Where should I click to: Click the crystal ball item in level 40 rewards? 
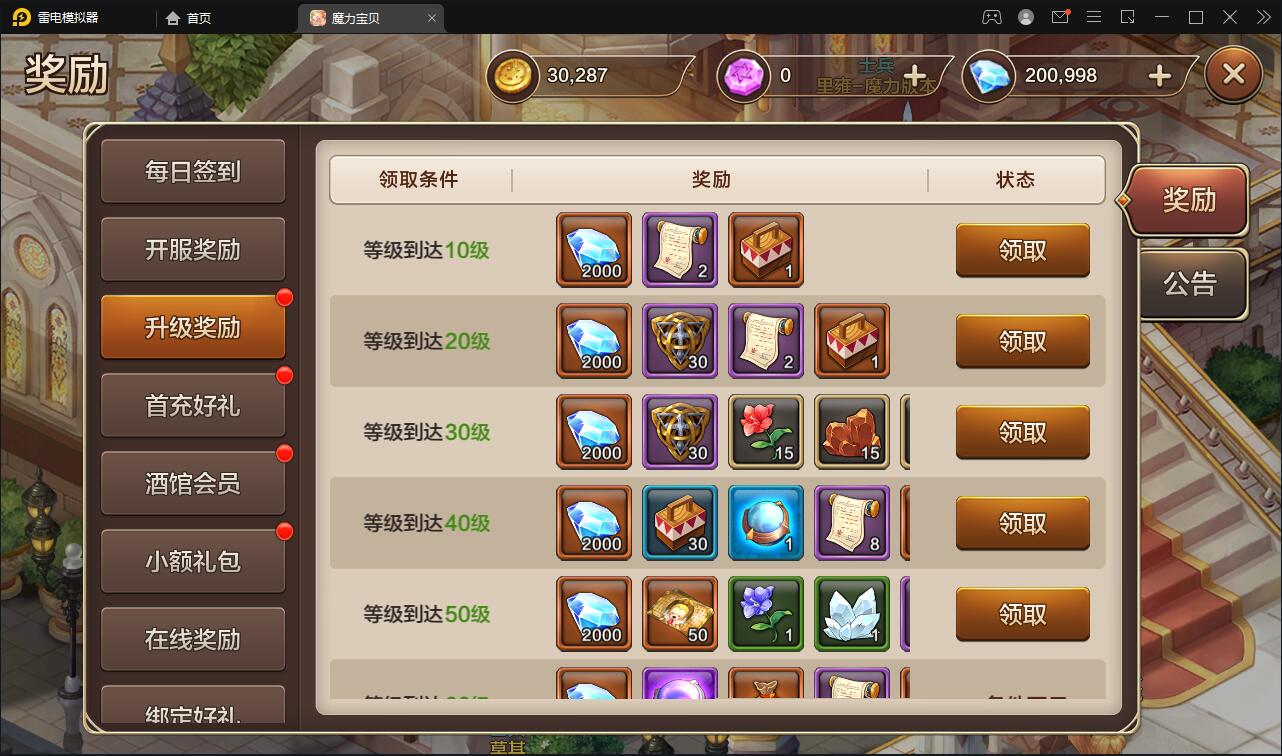[765, 523]
